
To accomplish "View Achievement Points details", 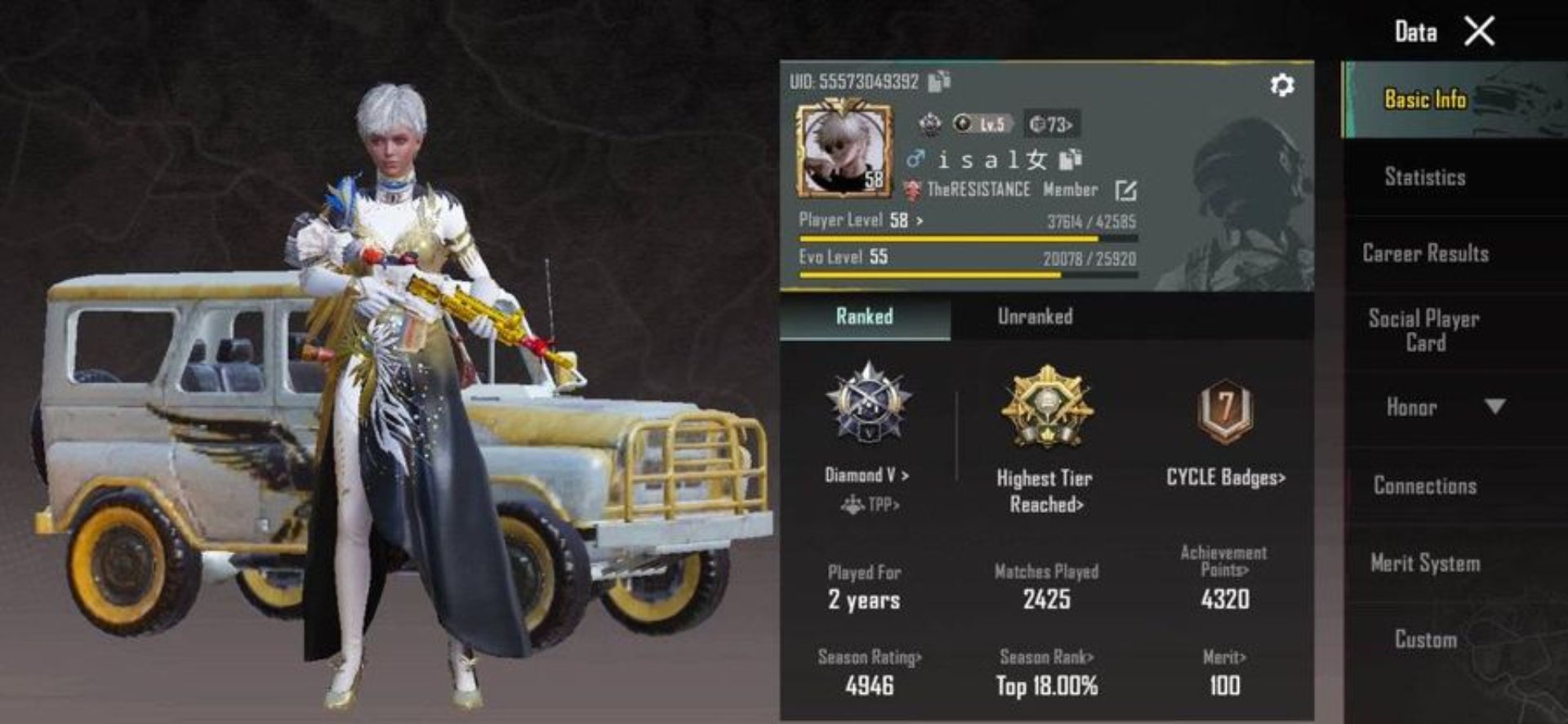I will (1224, 561).
